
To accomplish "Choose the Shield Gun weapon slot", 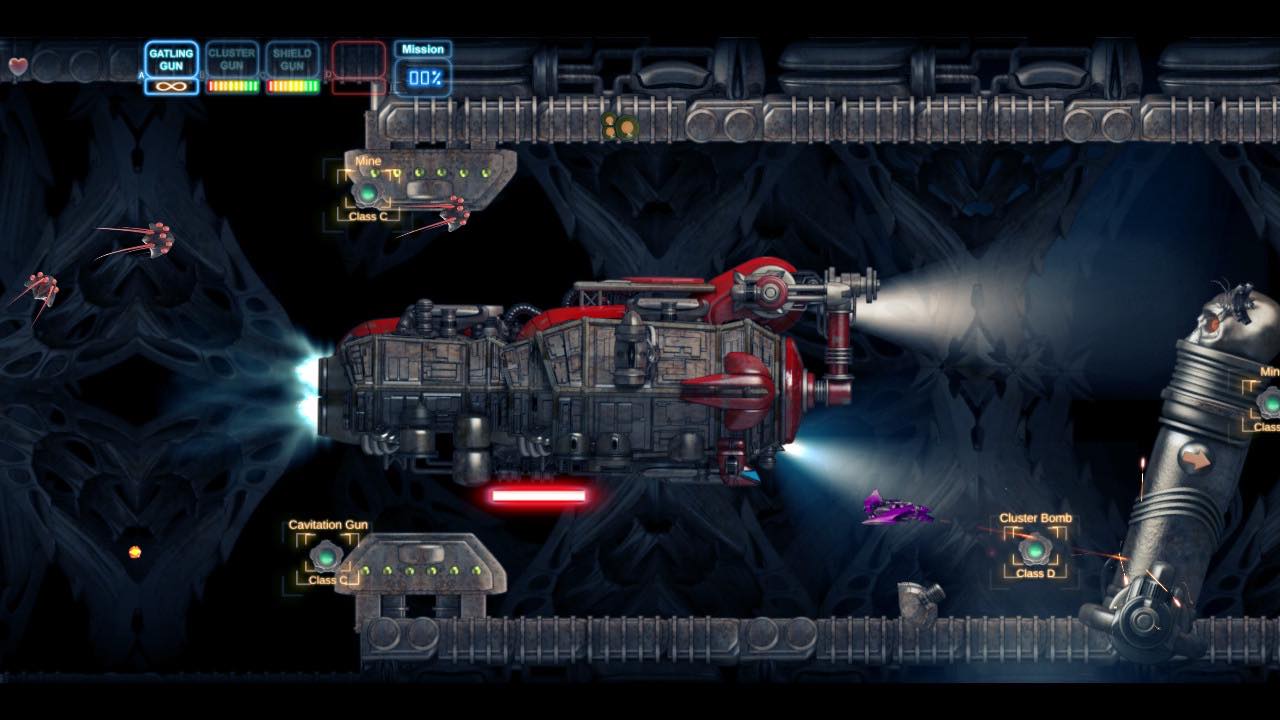I will [x=293, y=60].
